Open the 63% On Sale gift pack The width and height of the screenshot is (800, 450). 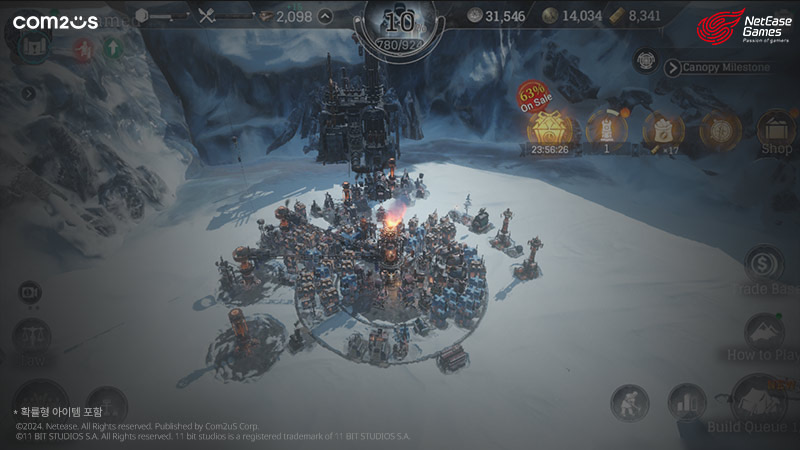pos(549,128)
